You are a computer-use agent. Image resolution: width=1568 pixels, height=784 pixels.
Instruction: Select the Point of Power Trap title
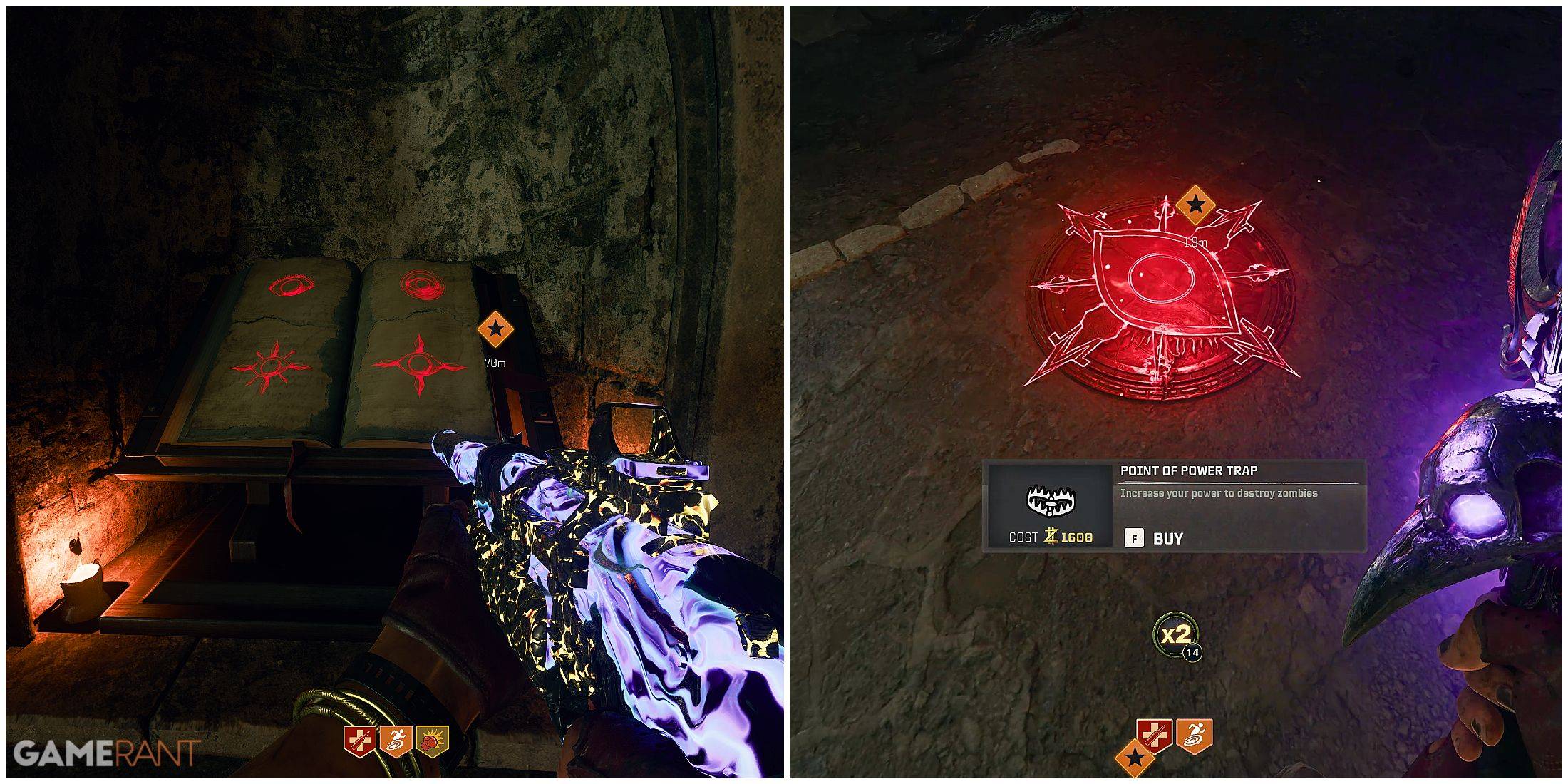pyautogui.click(x=1188, y=471)
